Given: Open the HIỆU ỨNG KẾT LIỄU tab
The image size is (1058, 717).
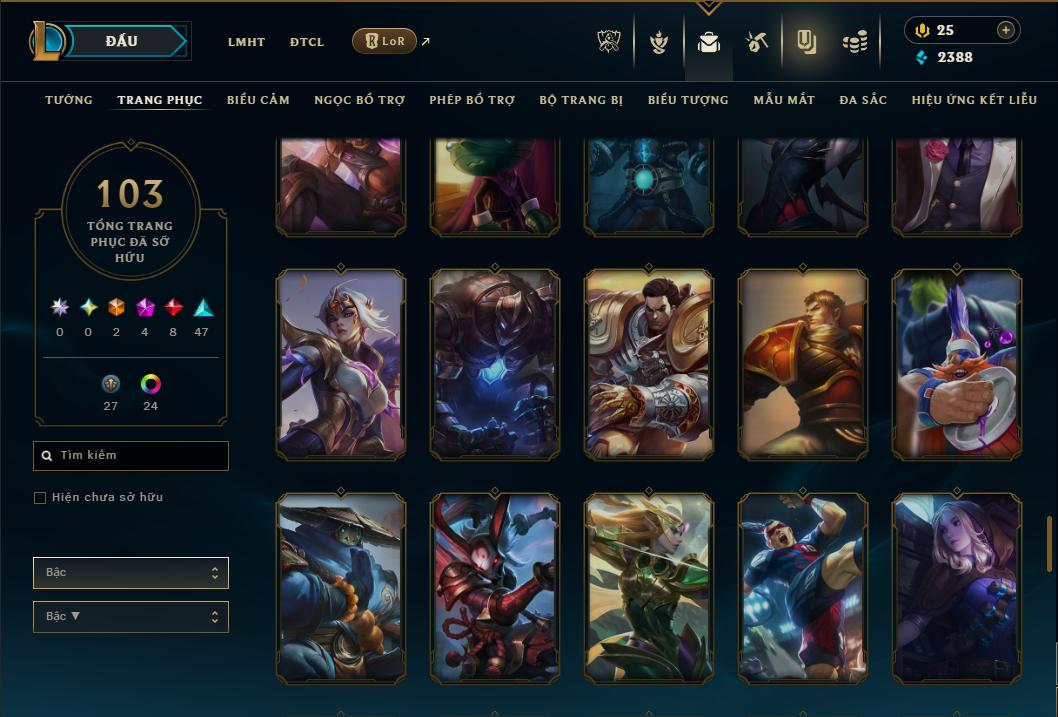Looking at the screenshot, I should pos(974,100).
